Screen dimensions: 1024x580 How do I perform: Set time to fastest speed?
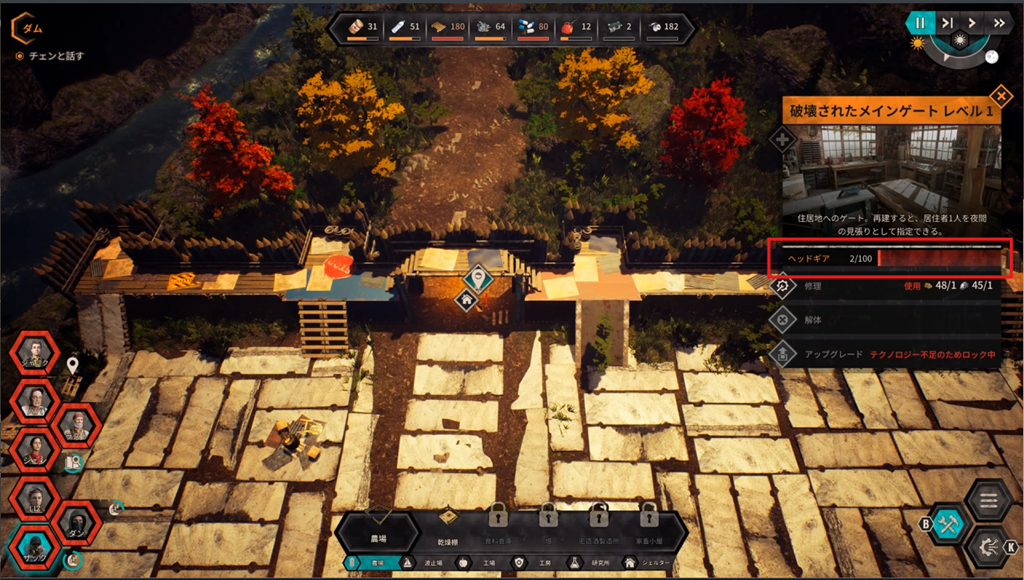click(997, 22)
